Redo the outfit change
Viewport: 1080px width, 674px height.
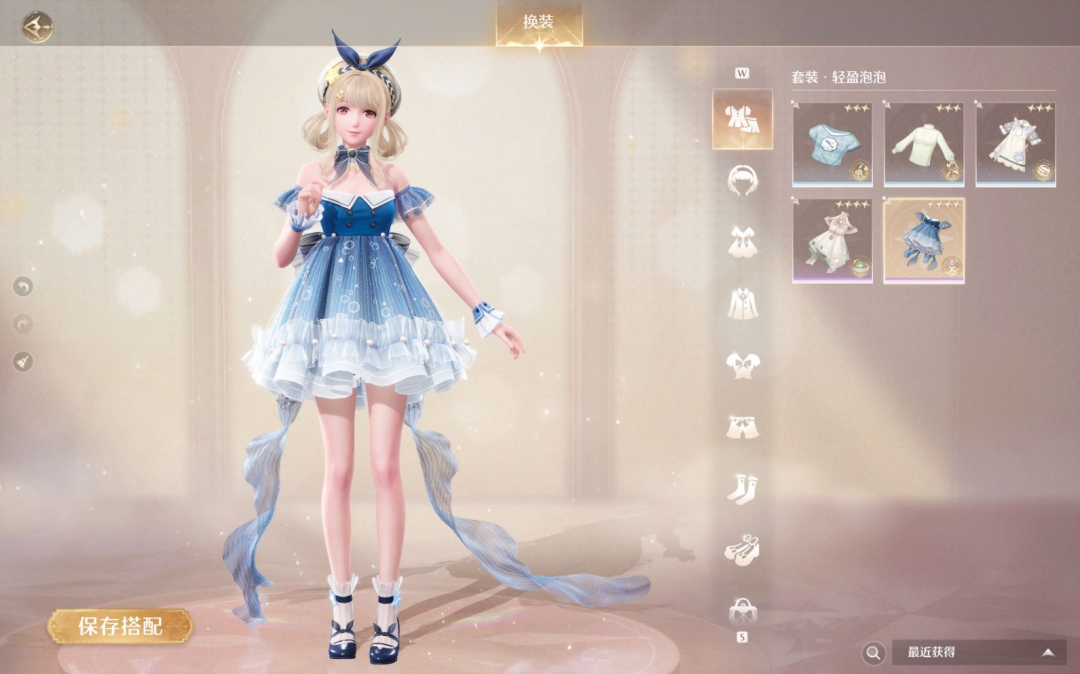pos(23,324)
